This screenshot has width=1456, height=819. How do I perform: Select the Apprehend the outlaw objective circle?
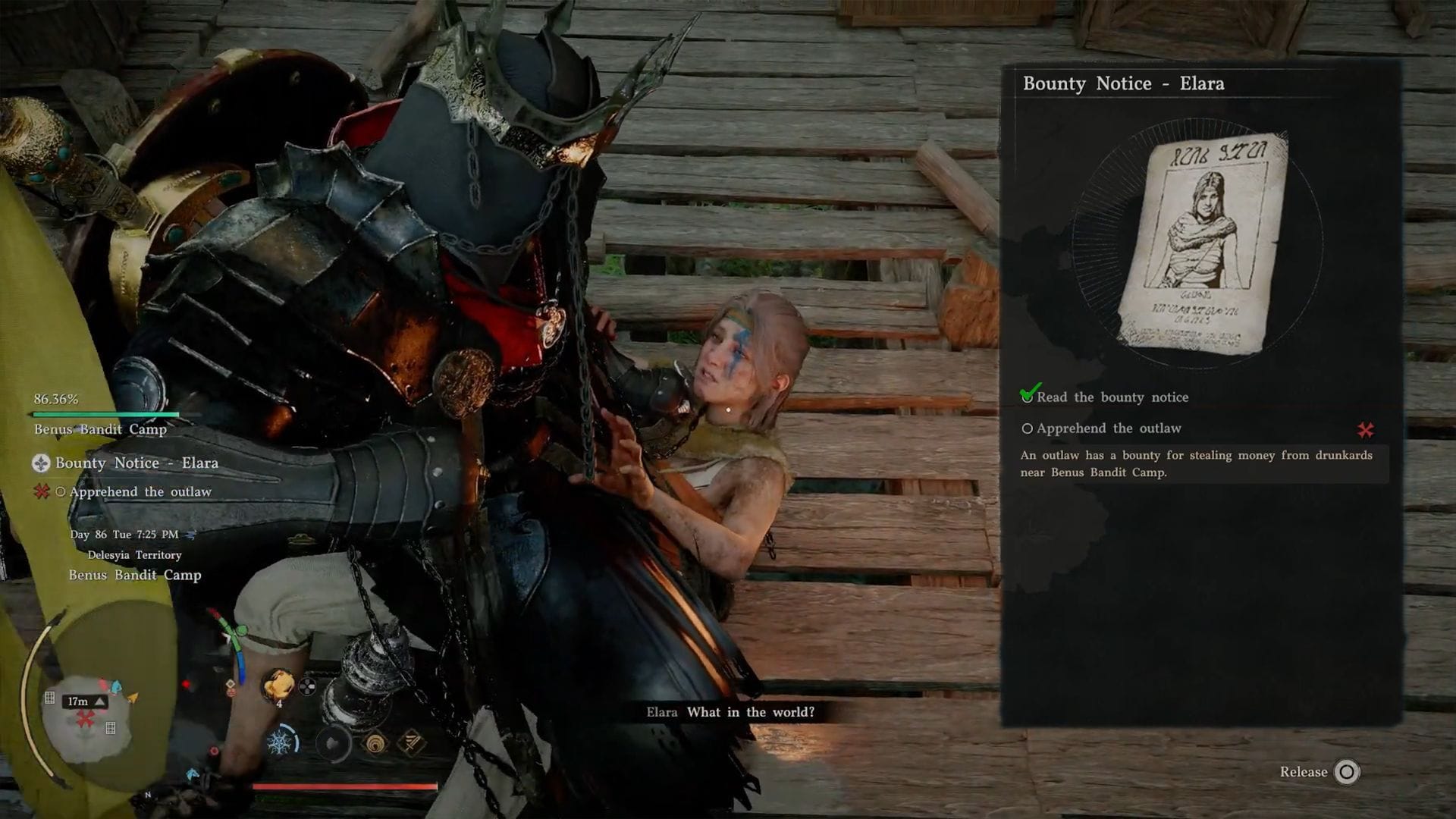click(1028, 428)
